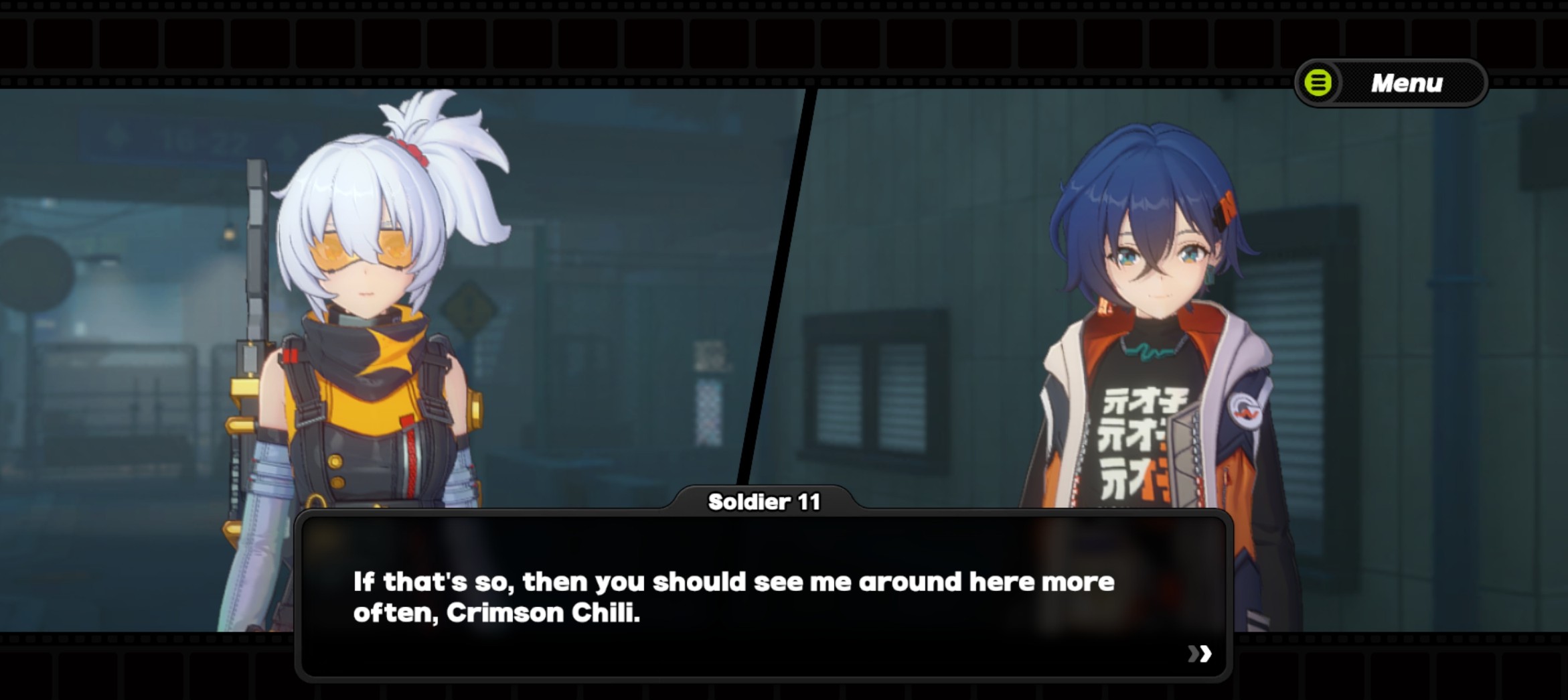Open the speaker name dropdown above dialogue
The width and height of the screenshot is (1568, 700).
tap(766, 500)
